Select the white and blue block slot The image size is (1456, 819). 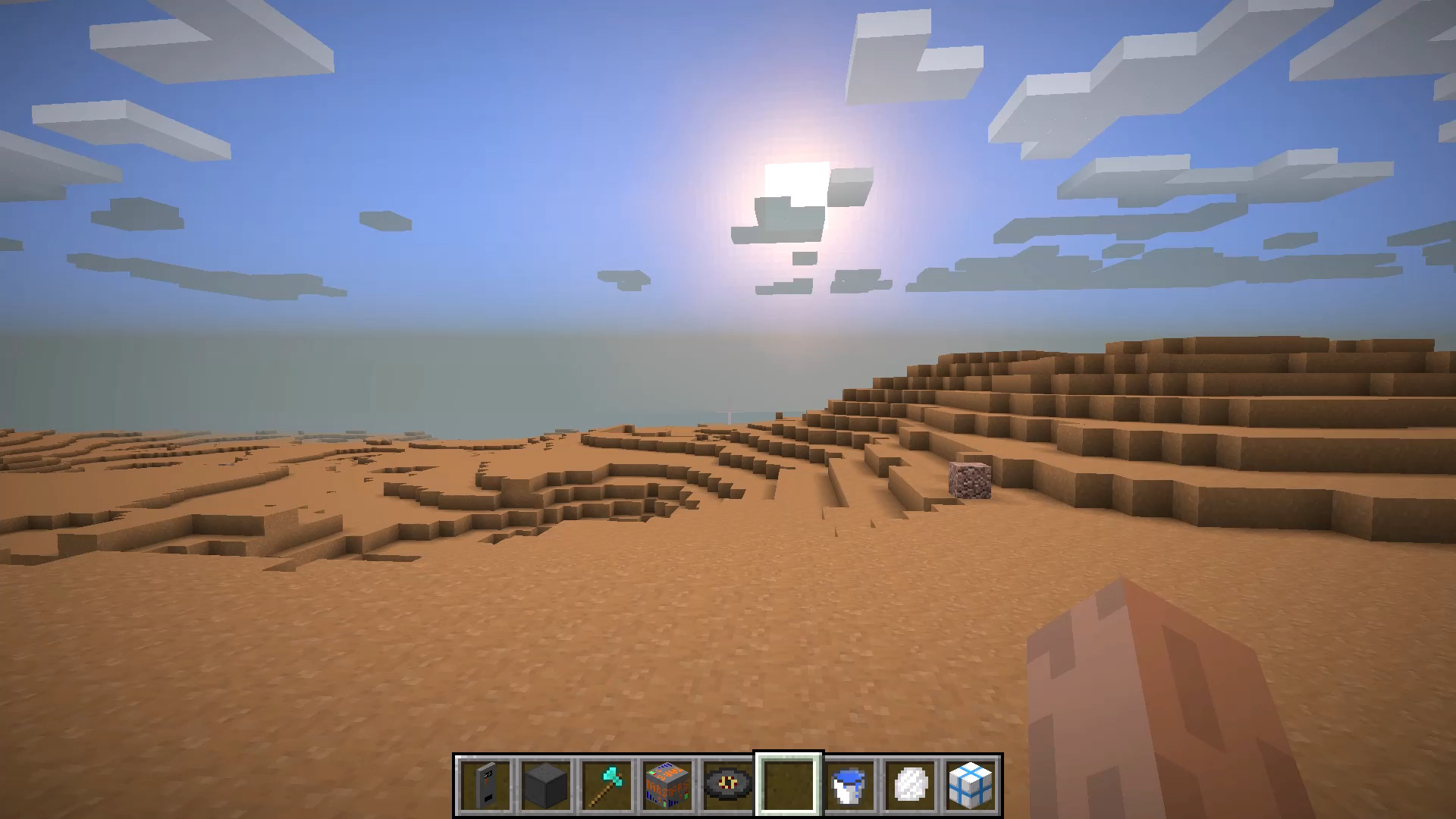[x=971, y=785]
